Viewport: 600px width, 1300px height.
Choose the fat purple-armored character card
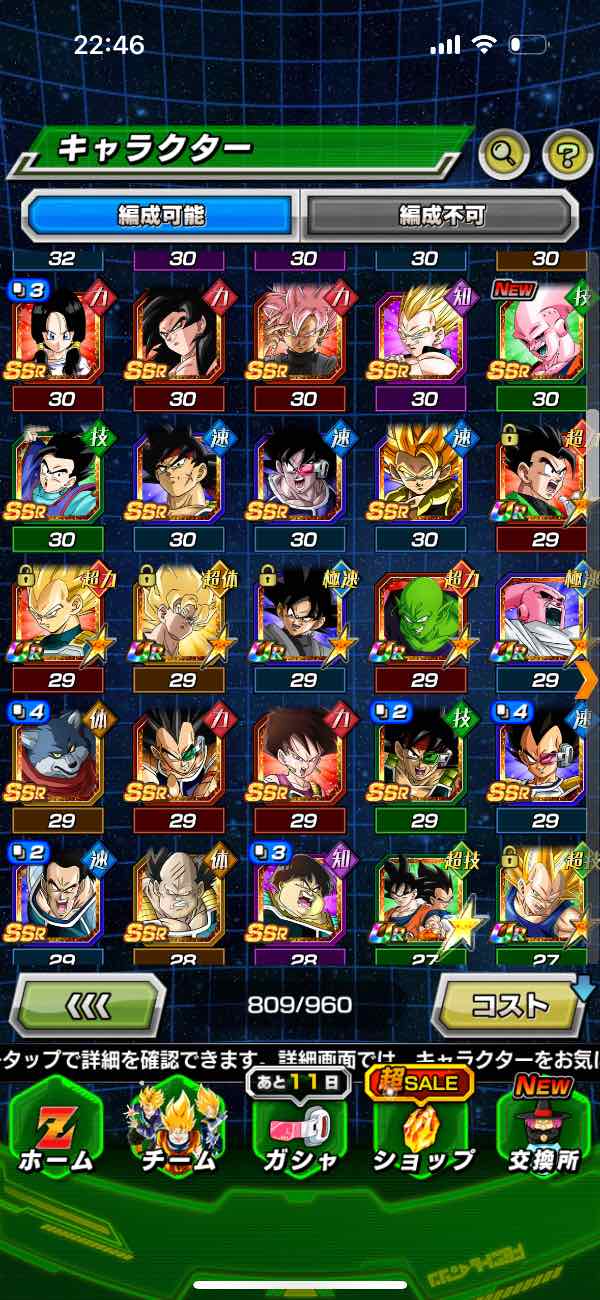point(301,898)
